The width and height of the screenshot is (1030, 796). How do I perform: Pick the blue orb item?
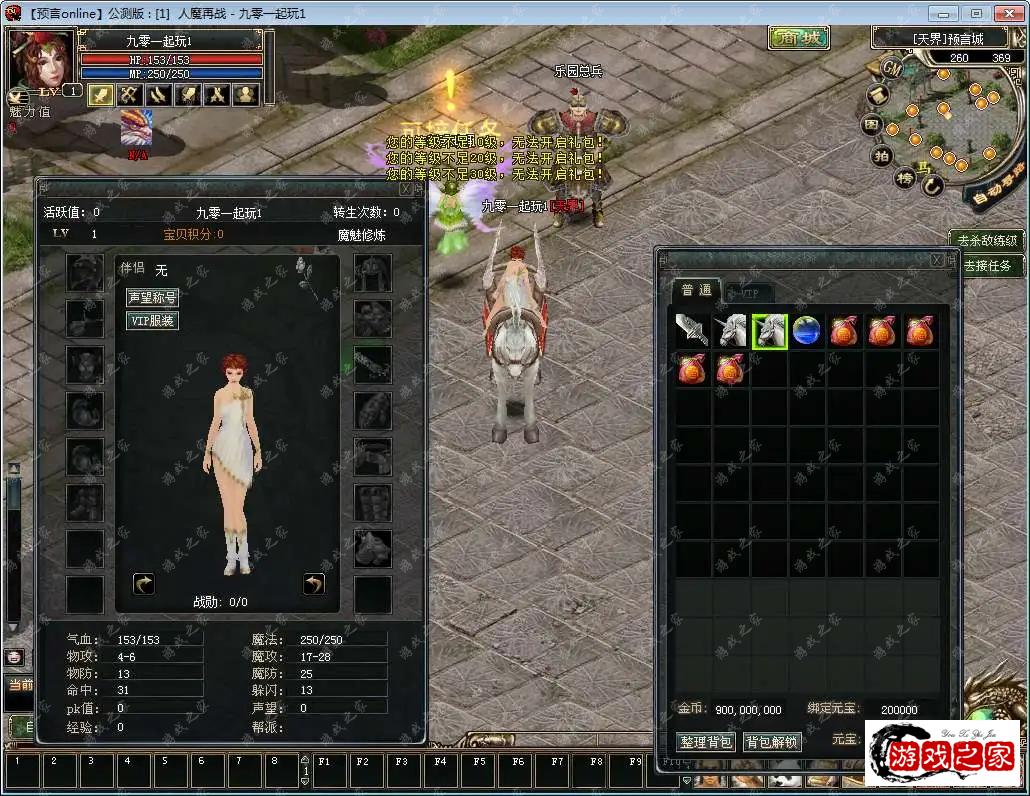(x=807, y=331)
